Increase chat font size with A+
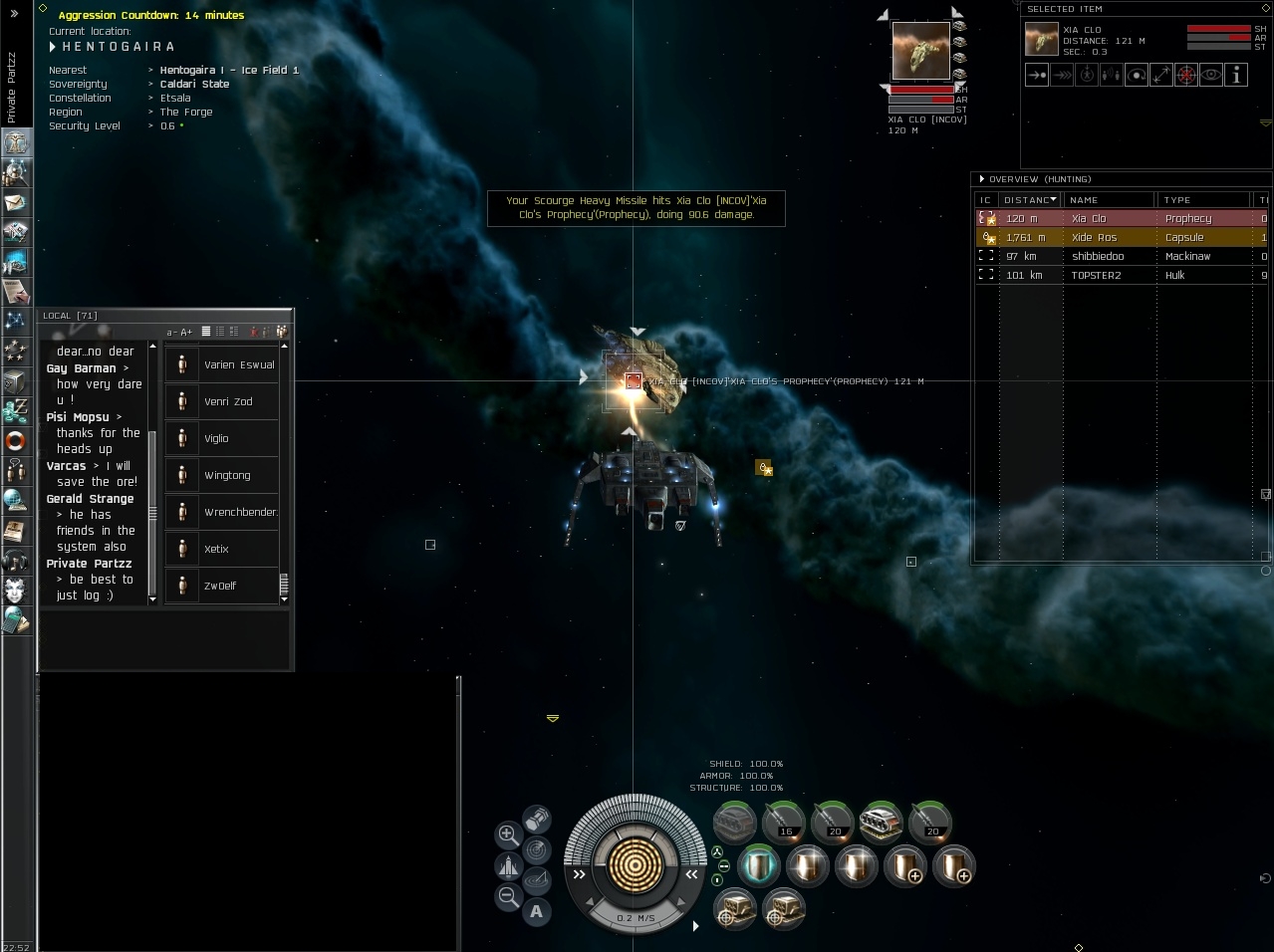This screenshot has height=952, width=1274. coord(186,332)
